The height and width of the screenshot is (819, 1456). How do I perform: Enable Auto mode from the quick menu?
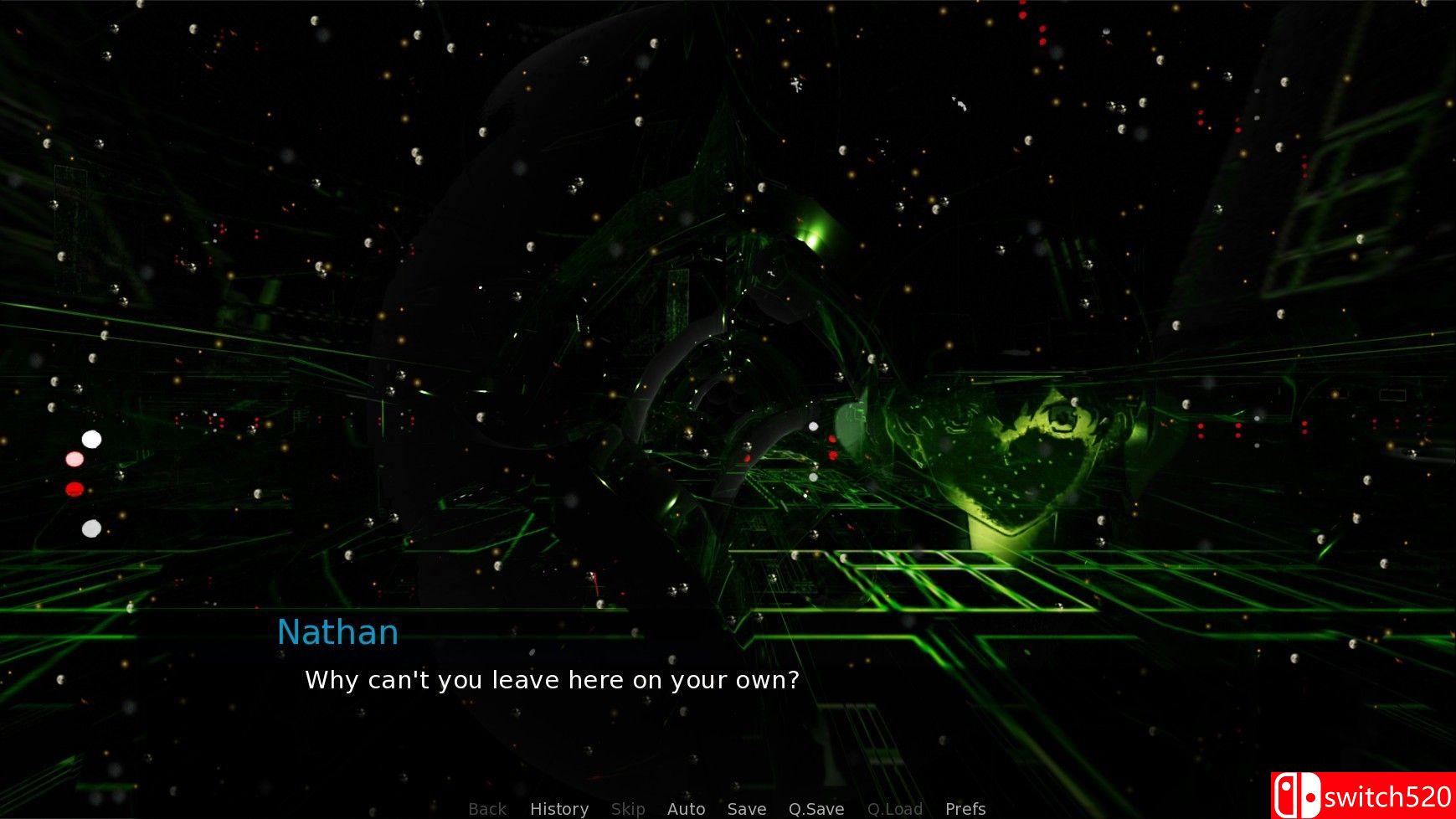click(686, 808)
